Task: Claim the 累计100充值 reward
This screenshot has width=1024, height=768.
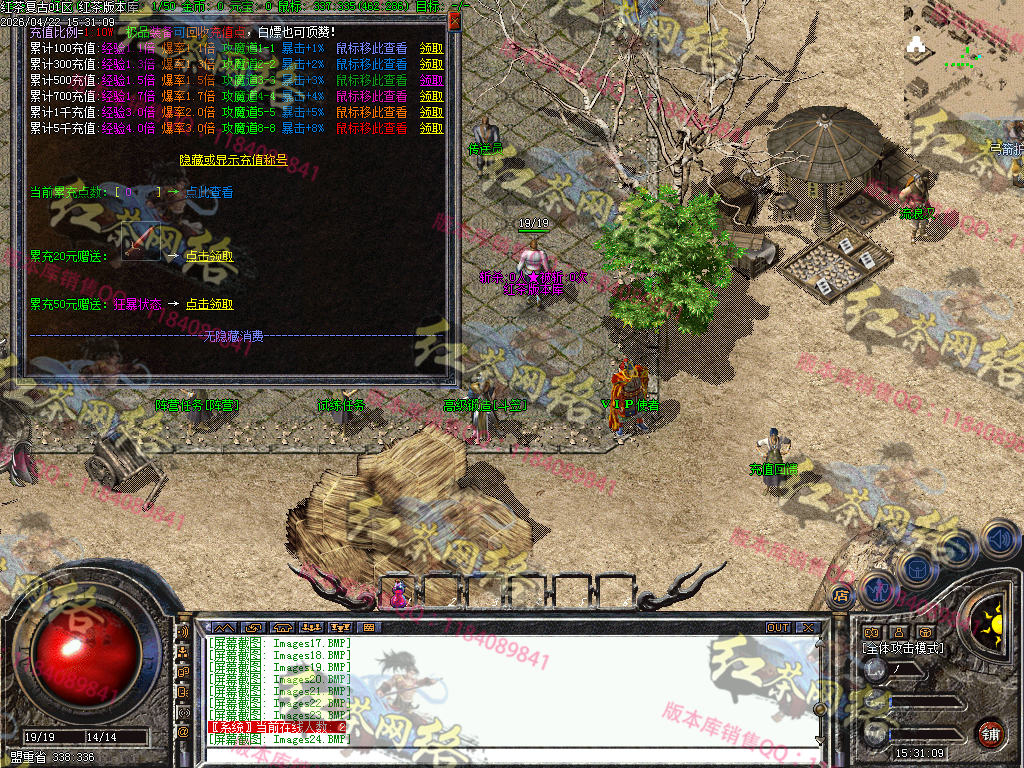Action: click(431, 48)
